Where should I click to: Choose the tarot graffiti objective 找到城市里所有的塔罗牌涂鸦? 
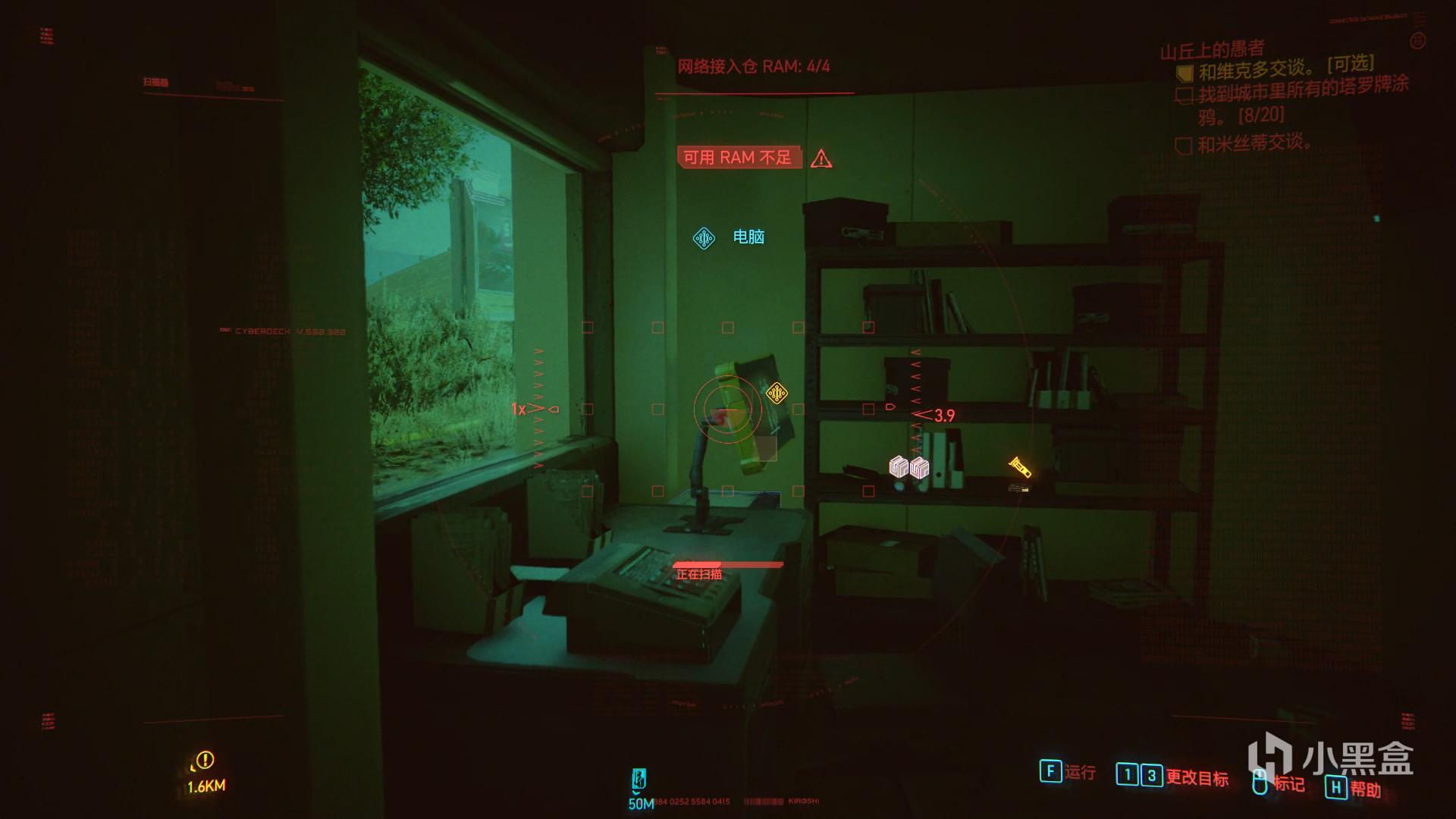click(1302, 99)
